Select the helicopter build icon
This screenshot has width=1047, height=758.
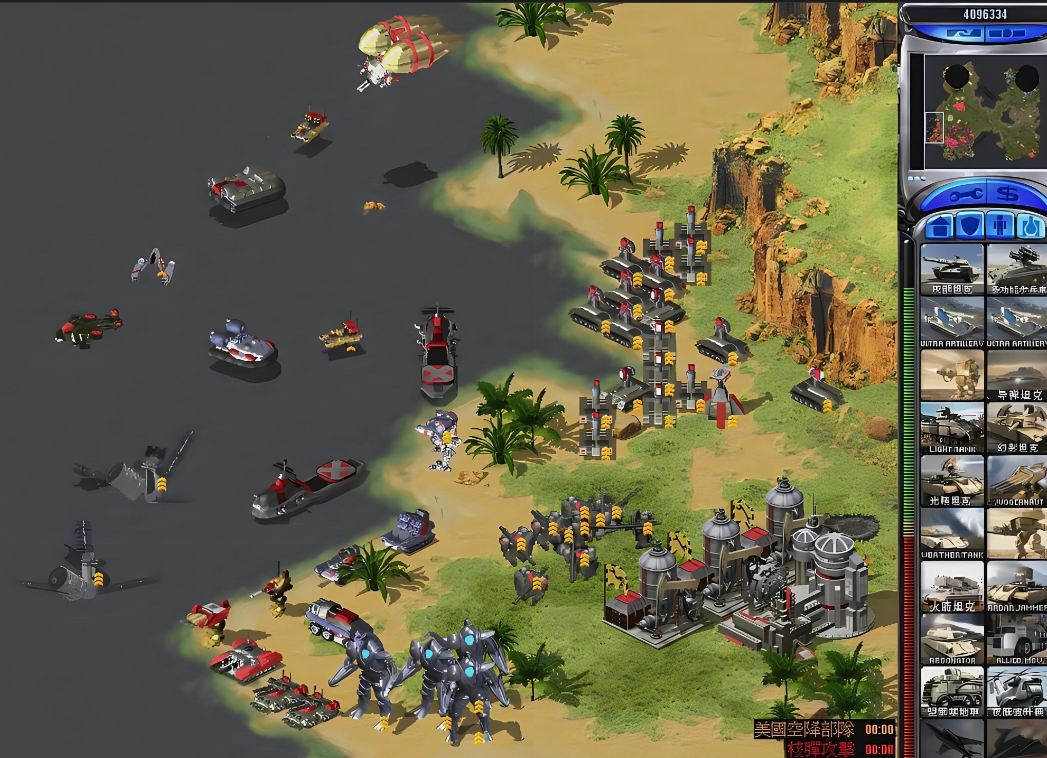(x=1016, y=690)
